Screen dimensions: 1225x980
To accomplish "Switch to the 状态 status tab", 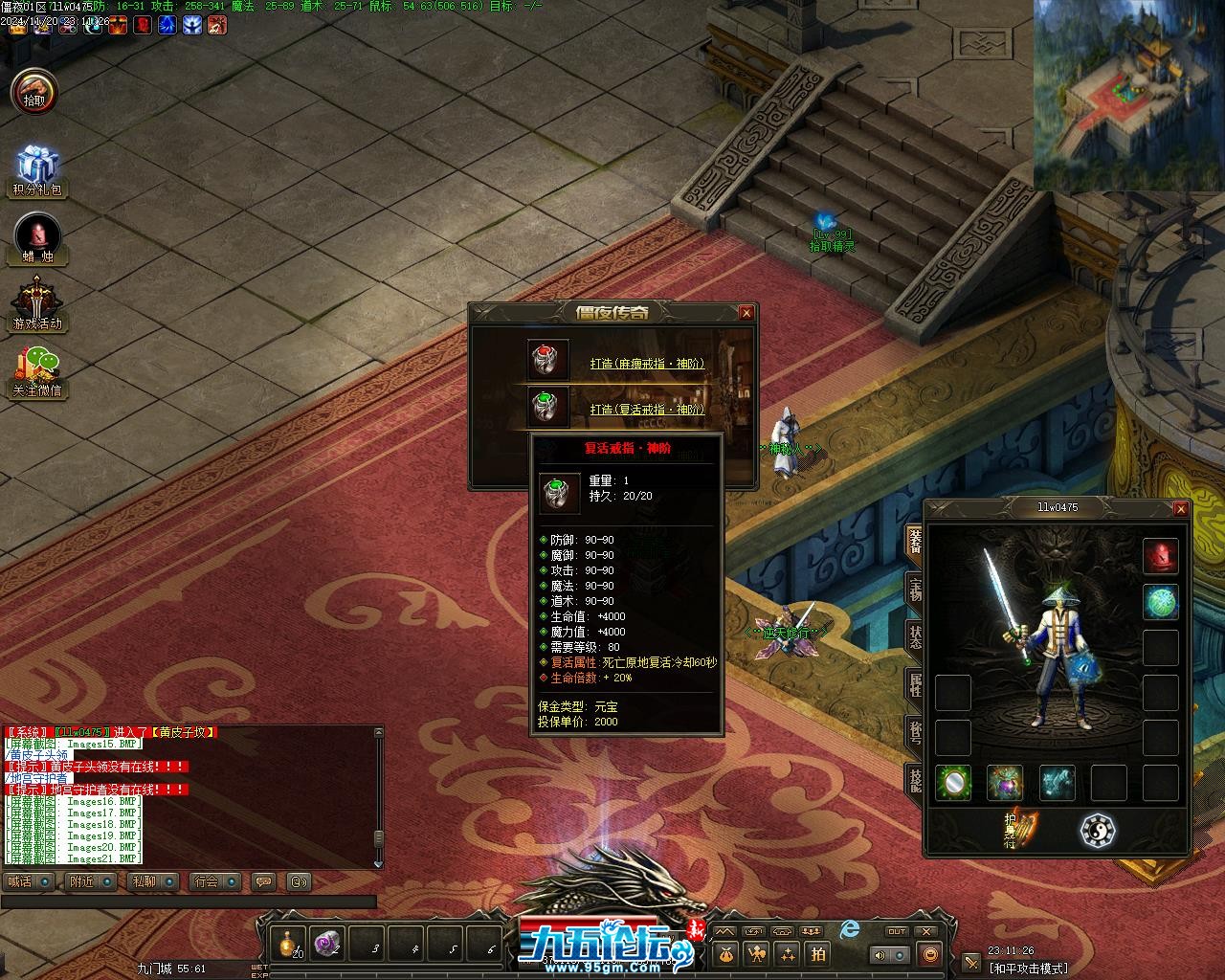I will (915, 636).
